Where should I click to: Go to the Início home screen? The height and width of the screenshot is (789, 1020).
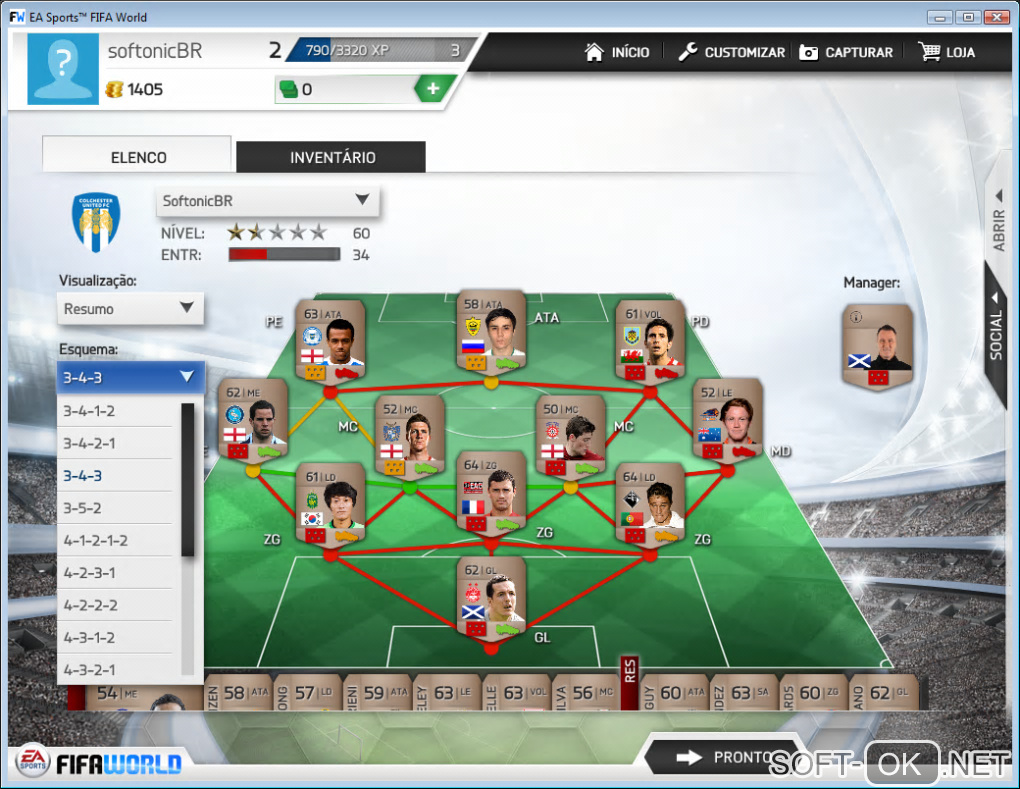click(x=617, y=52)
